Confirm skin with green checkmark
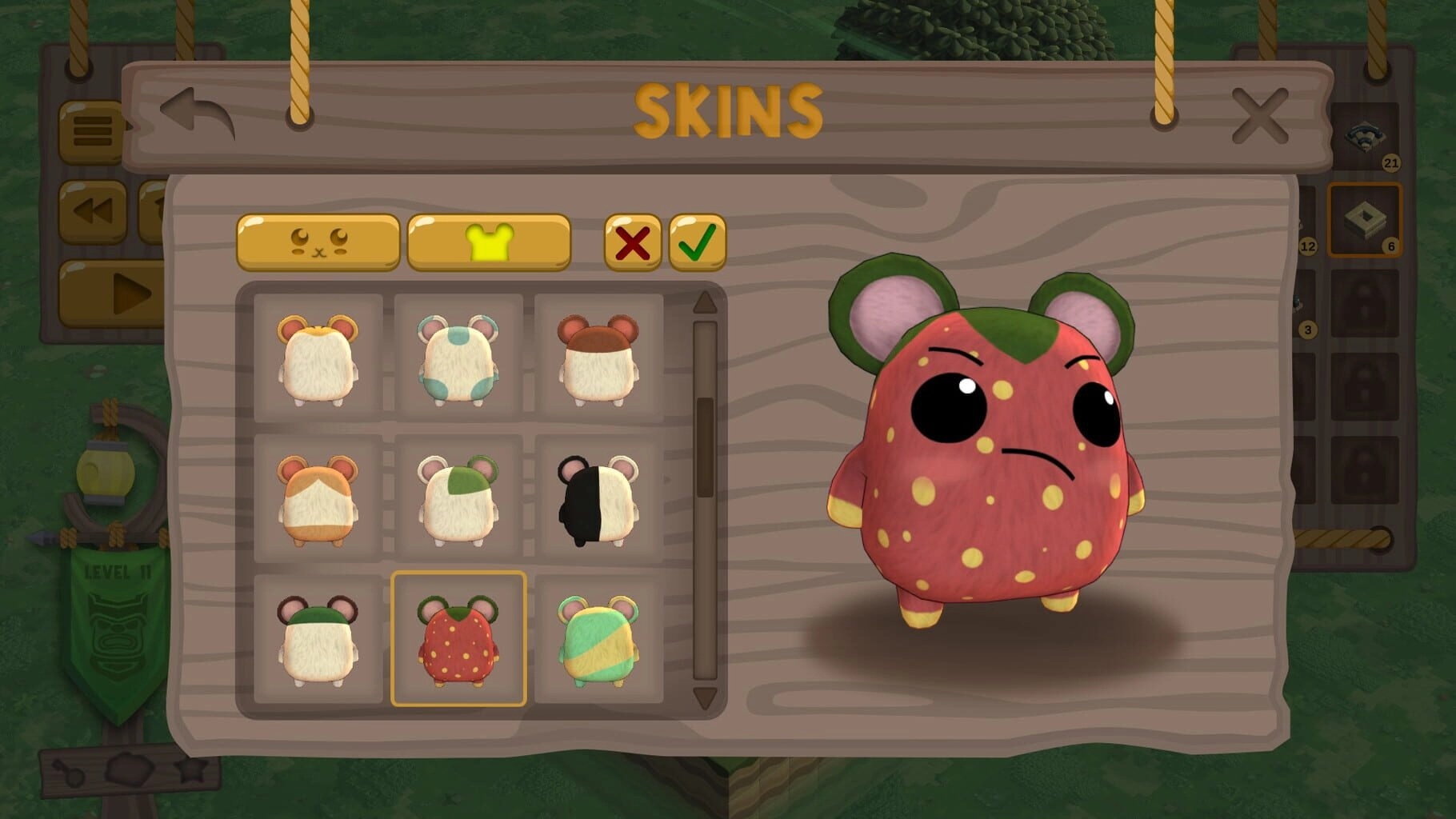This screenshot has width=1456, height=819. tap(697, 242)
